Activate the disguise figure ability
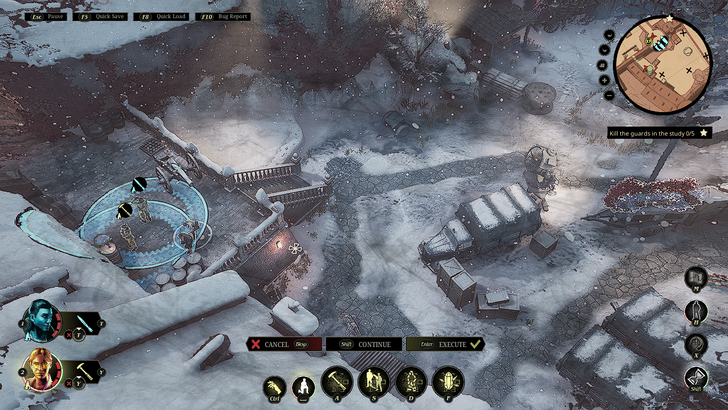 coord(410,381)
